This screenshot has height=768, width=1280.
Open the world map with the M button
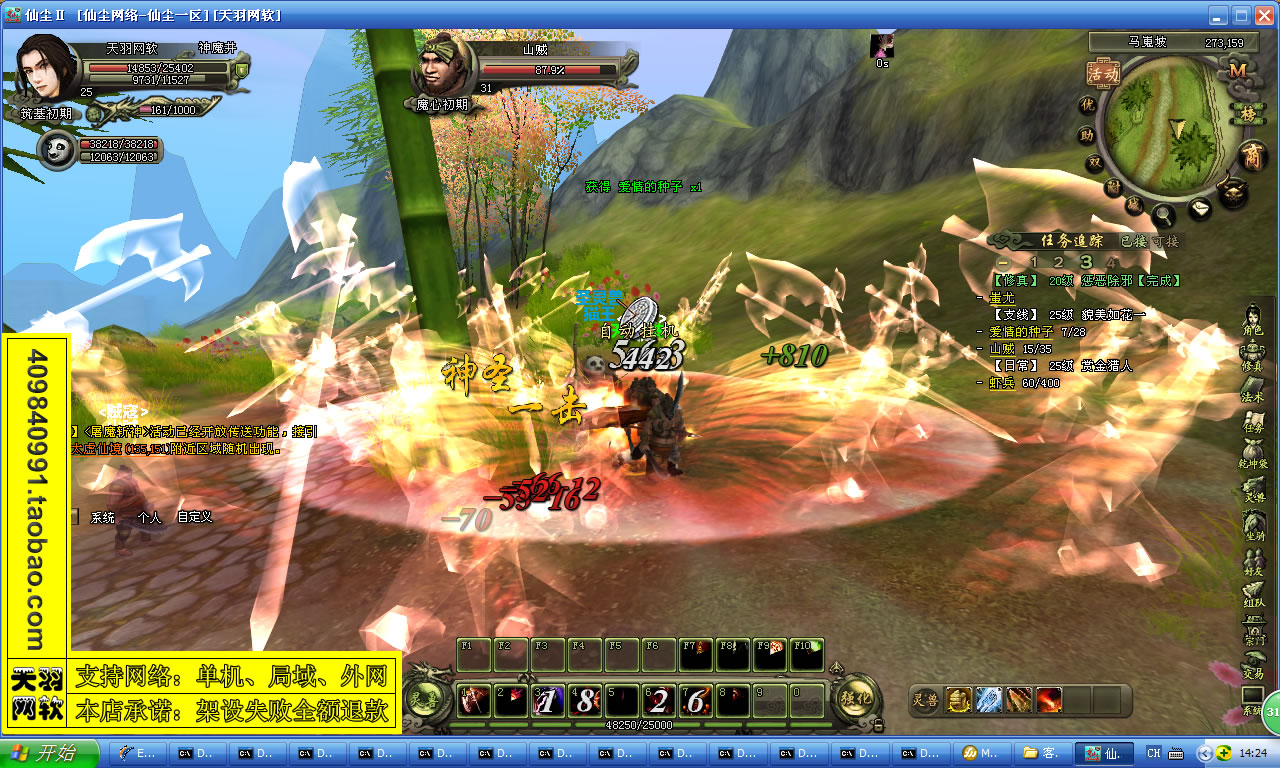[x=1239, y=71]
